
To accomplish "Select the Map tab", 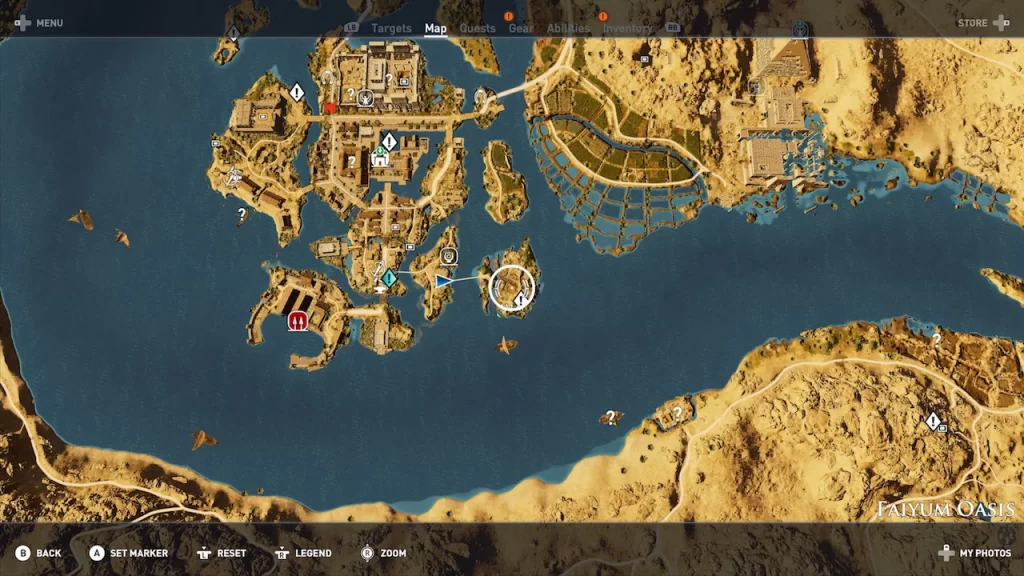I will (436, 28).
